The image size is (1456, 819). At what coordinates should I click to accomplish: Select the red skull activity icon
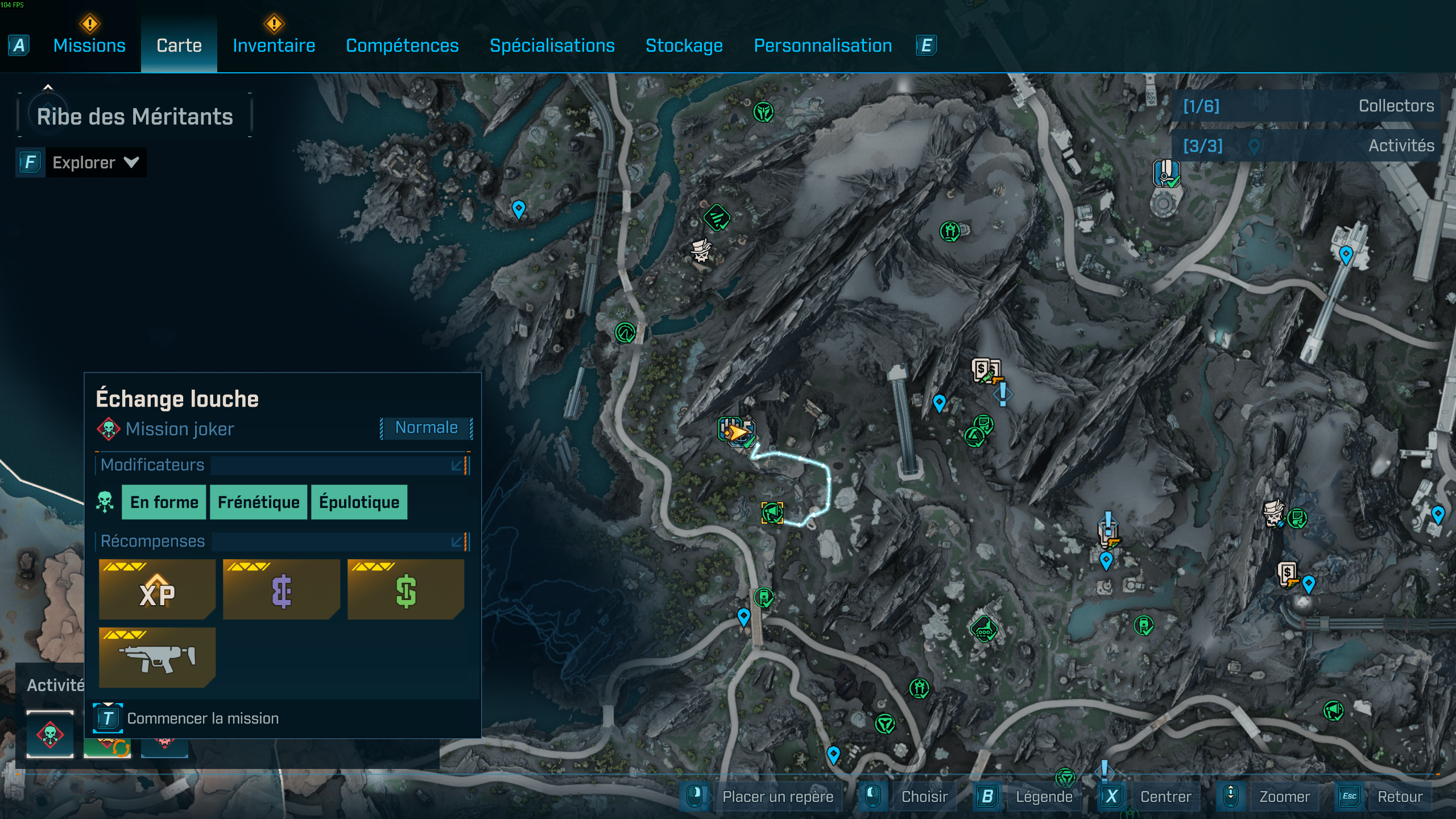click(50, 734)
